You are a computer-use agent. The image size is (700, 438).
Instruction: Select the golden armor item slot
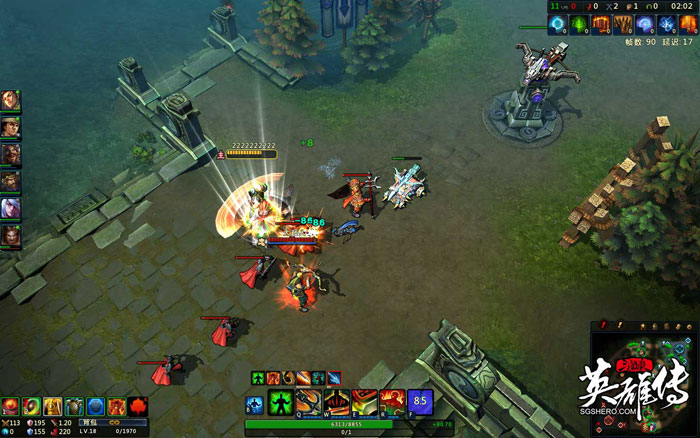tap(53, 406)
